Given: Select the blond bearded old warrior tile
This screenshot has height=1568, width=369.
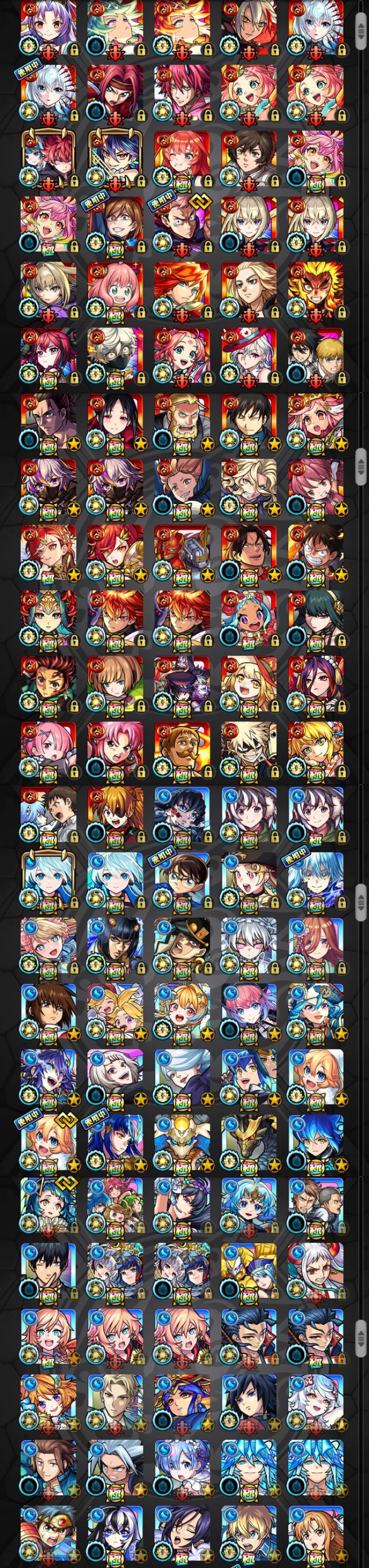Looking at the screenshot, I should pos(182,421).
